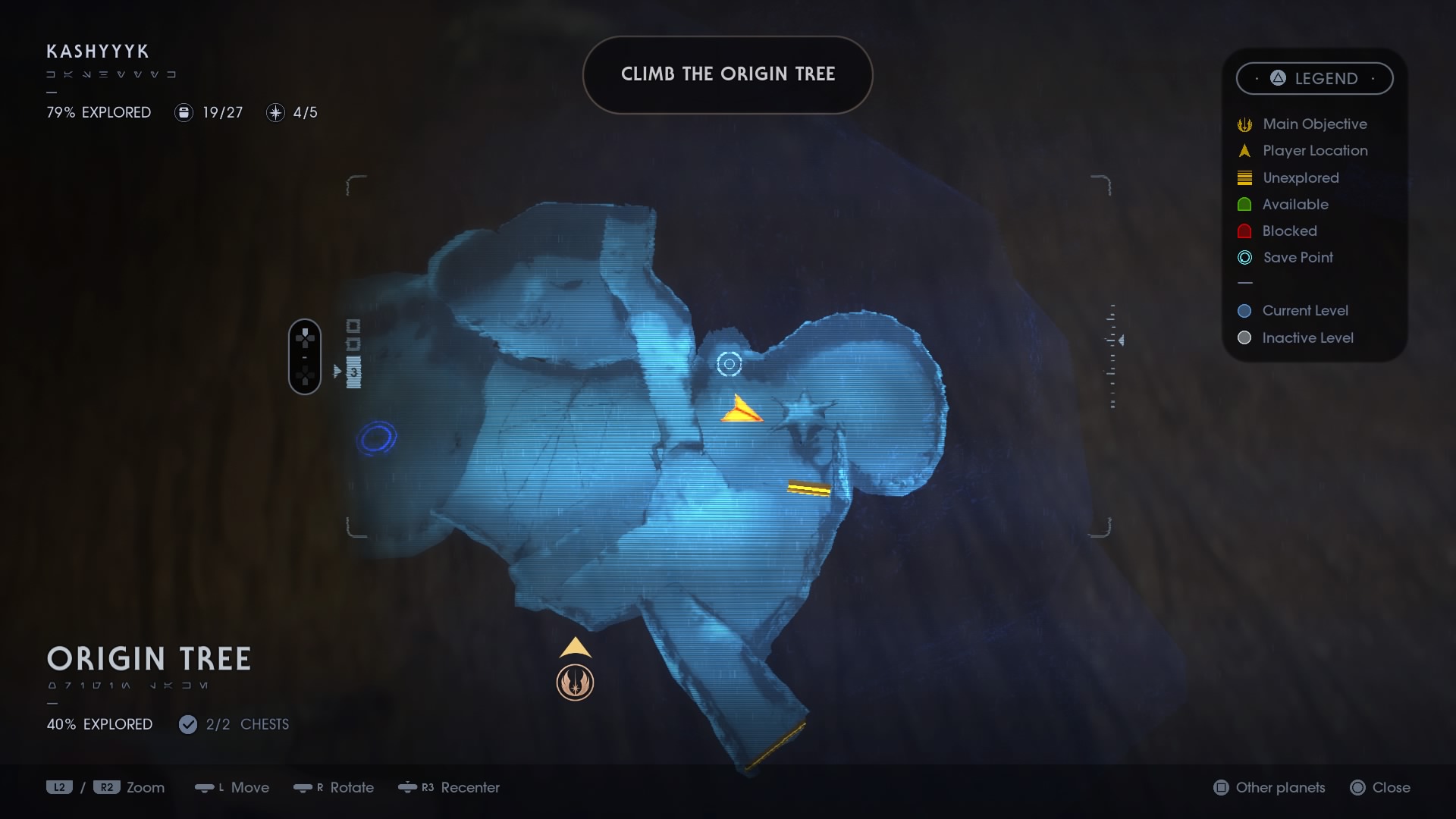Click the player location arrow on the map

[x=576, y=648]
